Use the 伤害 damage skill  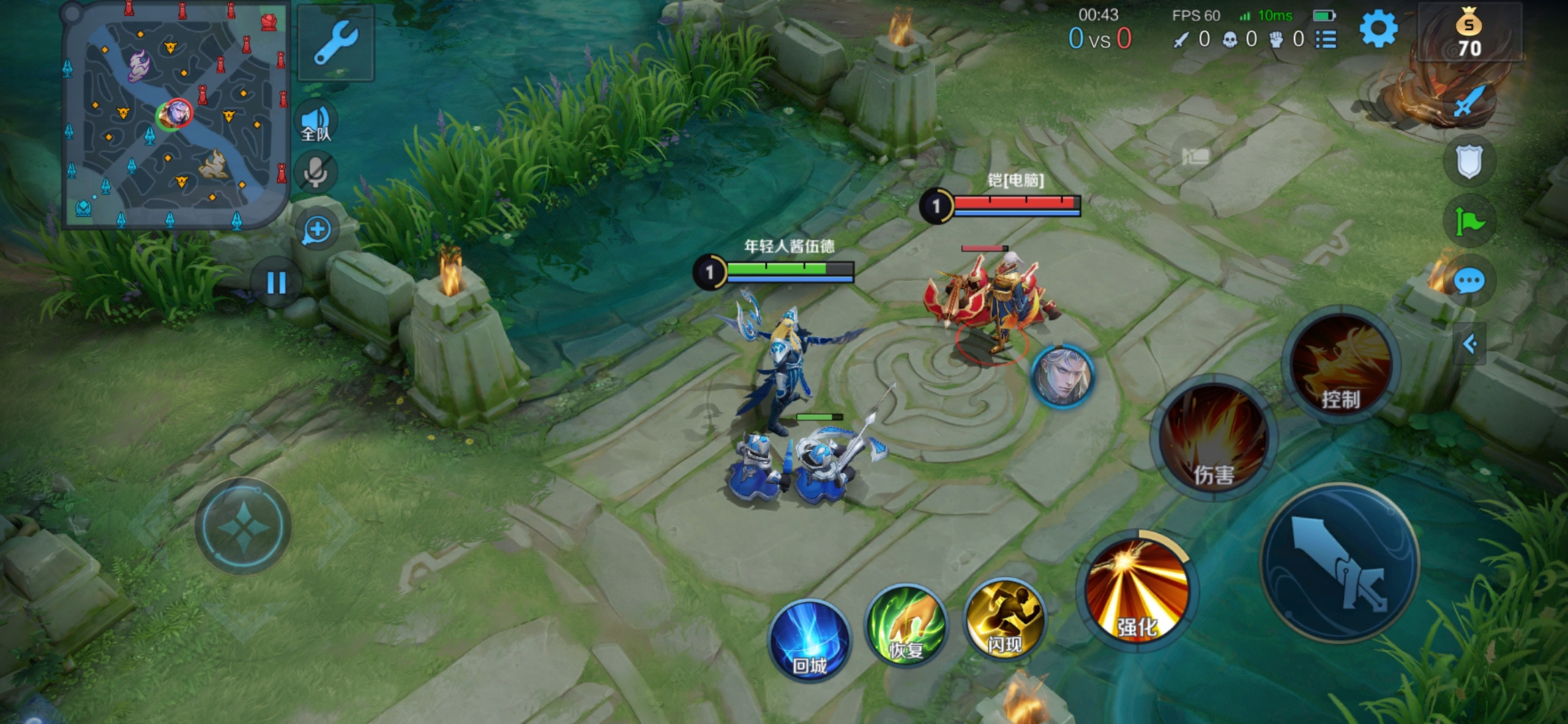[x=1214, y=438]
